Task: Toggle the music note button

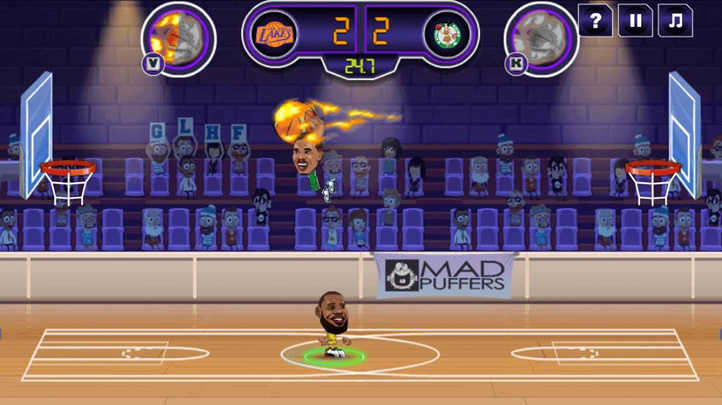Action: (x=675, y=20)
